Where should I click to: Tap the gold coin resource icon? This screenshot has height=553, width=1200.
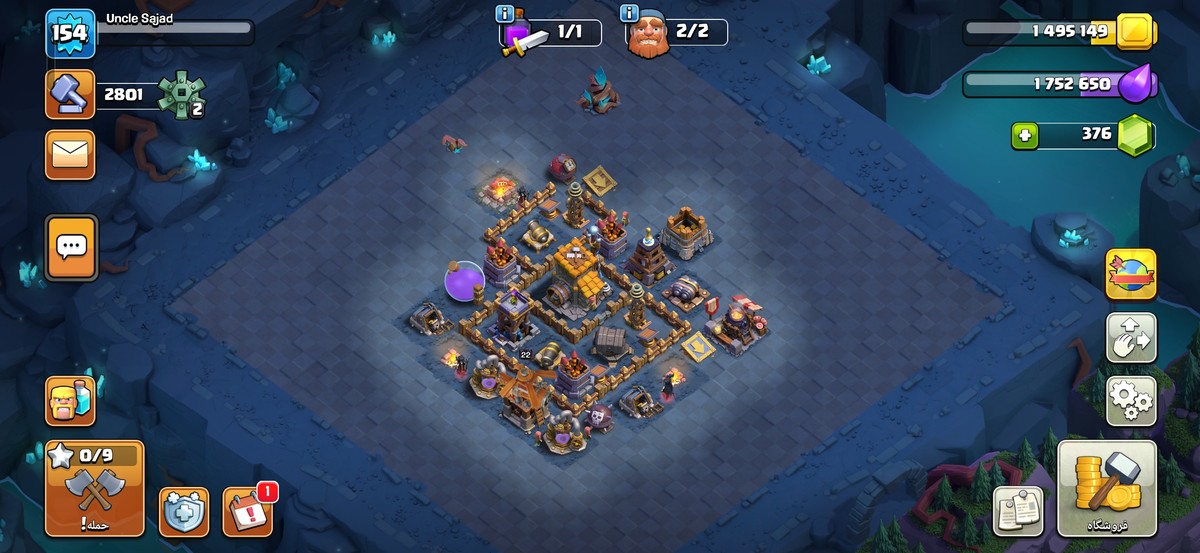pos(1135,31)
